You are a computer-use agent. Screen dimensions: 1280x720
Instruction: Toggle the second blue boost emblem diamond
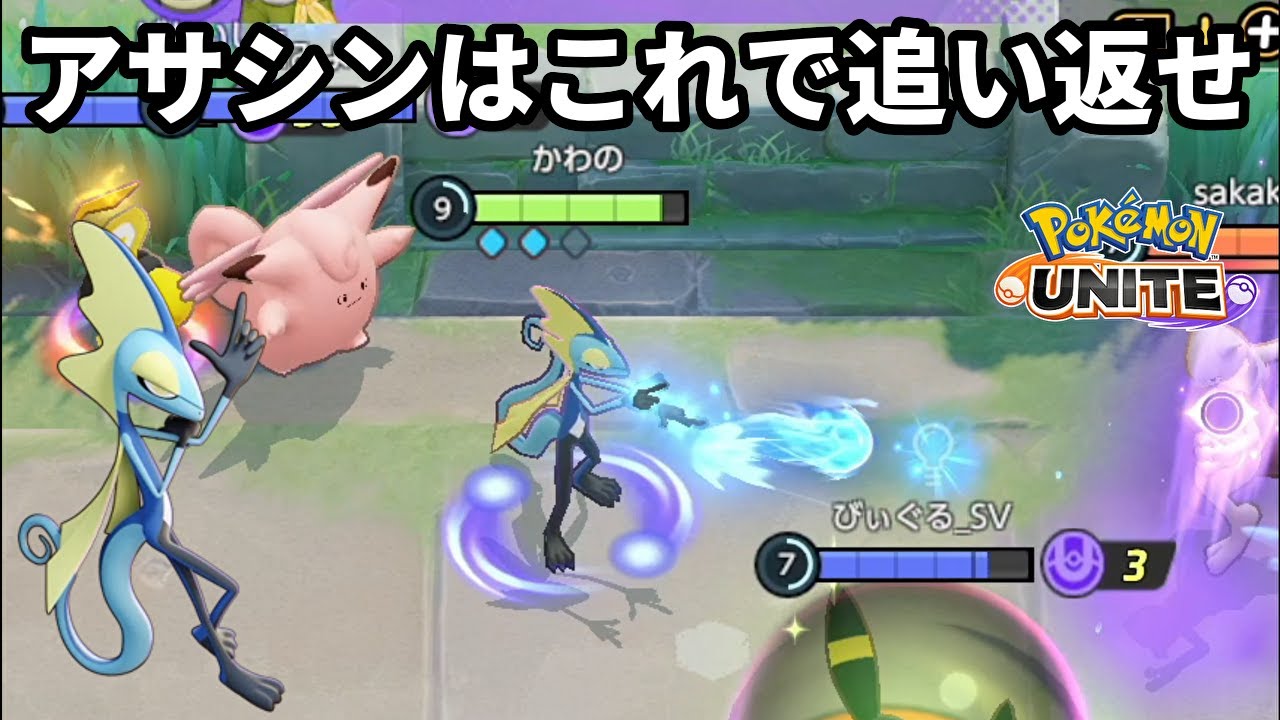(533, 240)
